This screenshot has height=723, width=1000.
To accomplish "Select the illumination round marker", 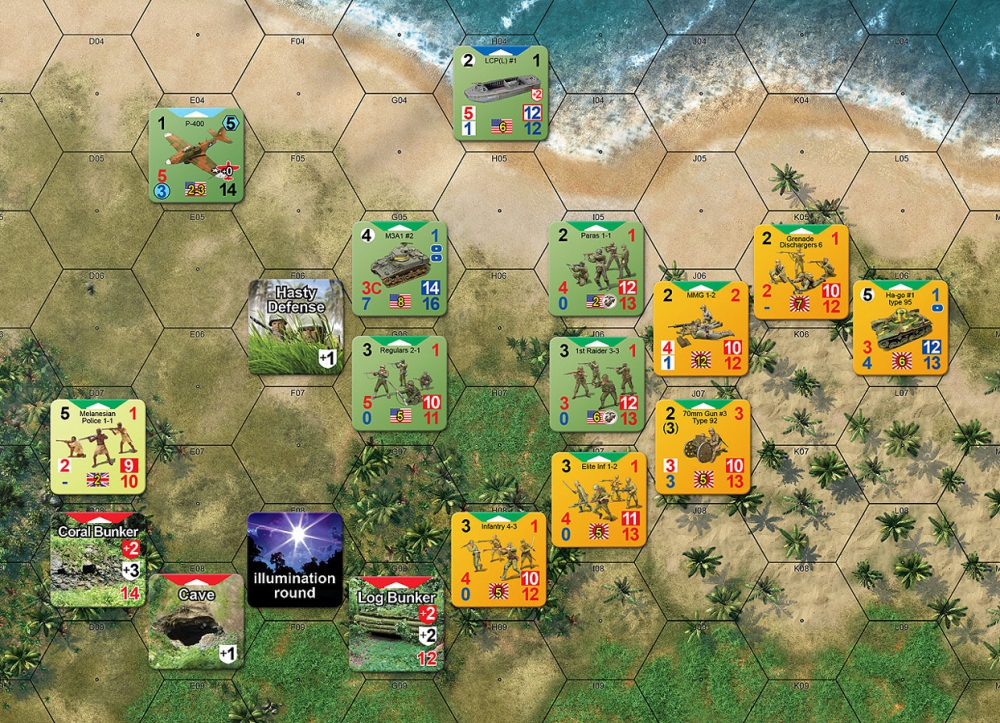I will click(x=296, y=560).
